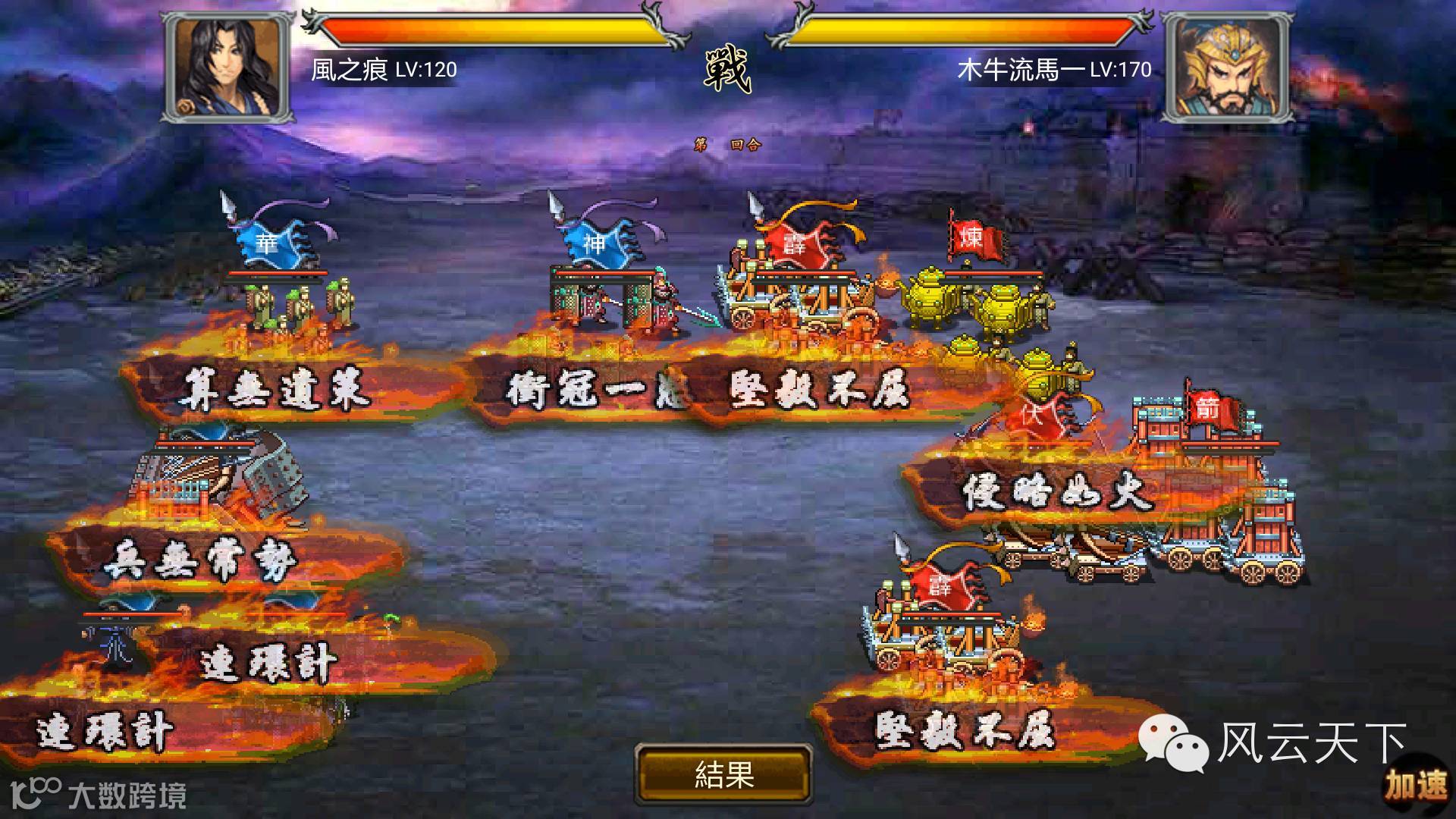The image size is (1456, 819).
Task: Click the 結果 result button
Action: (723, 775)
